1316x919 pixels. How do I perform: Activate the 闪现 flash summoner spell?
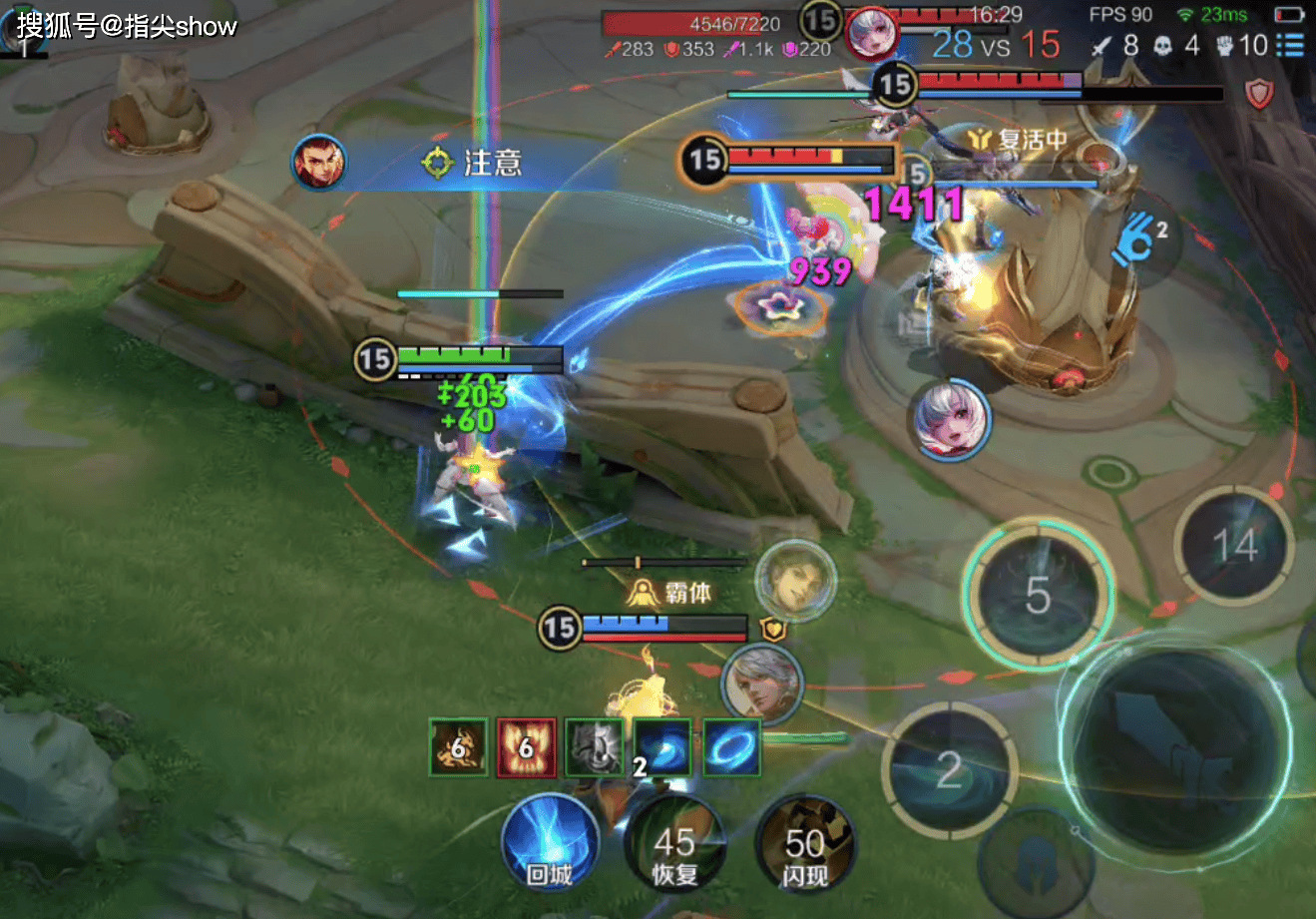point(804,848)
